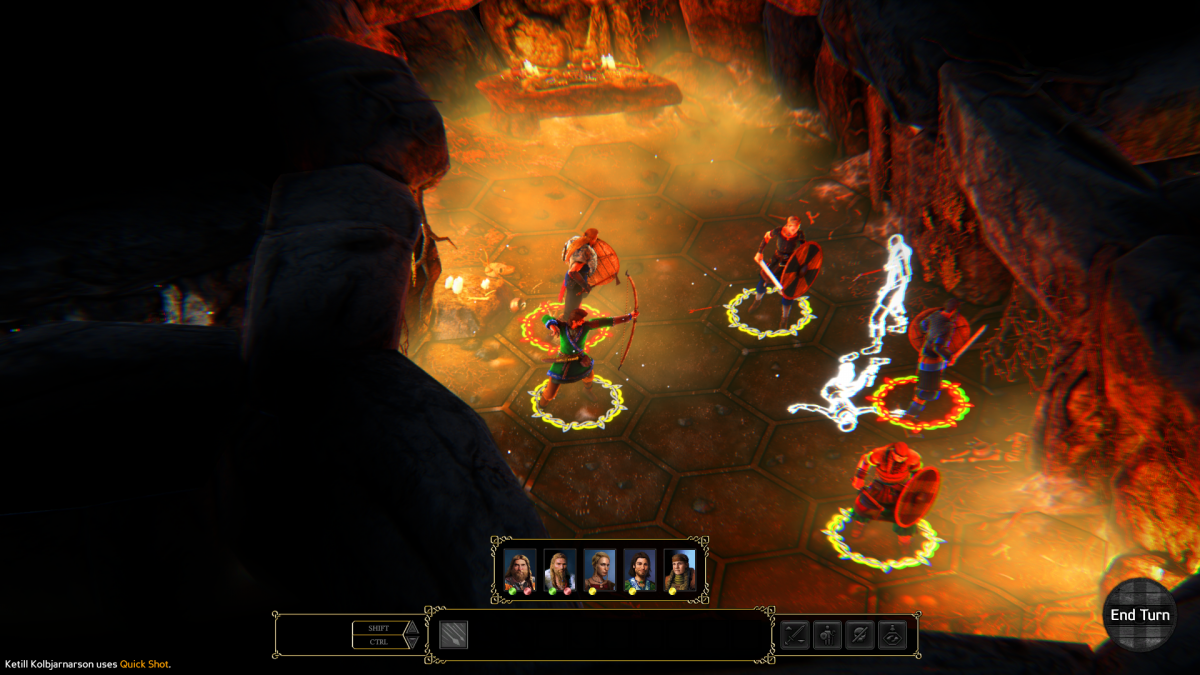End the current turn
1200x675 pixels.
pyautogui.click(x=1140, y=615)
